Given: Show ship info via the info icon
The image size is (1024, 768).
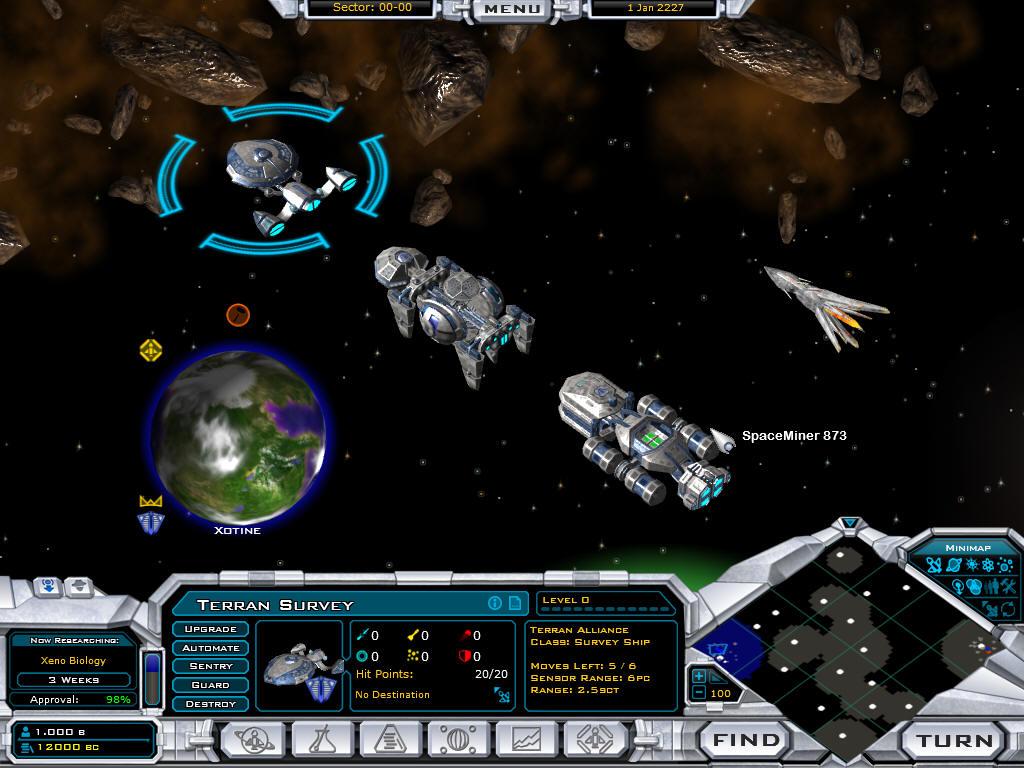Looking at the screenshot, I should [x=494, y=603].
